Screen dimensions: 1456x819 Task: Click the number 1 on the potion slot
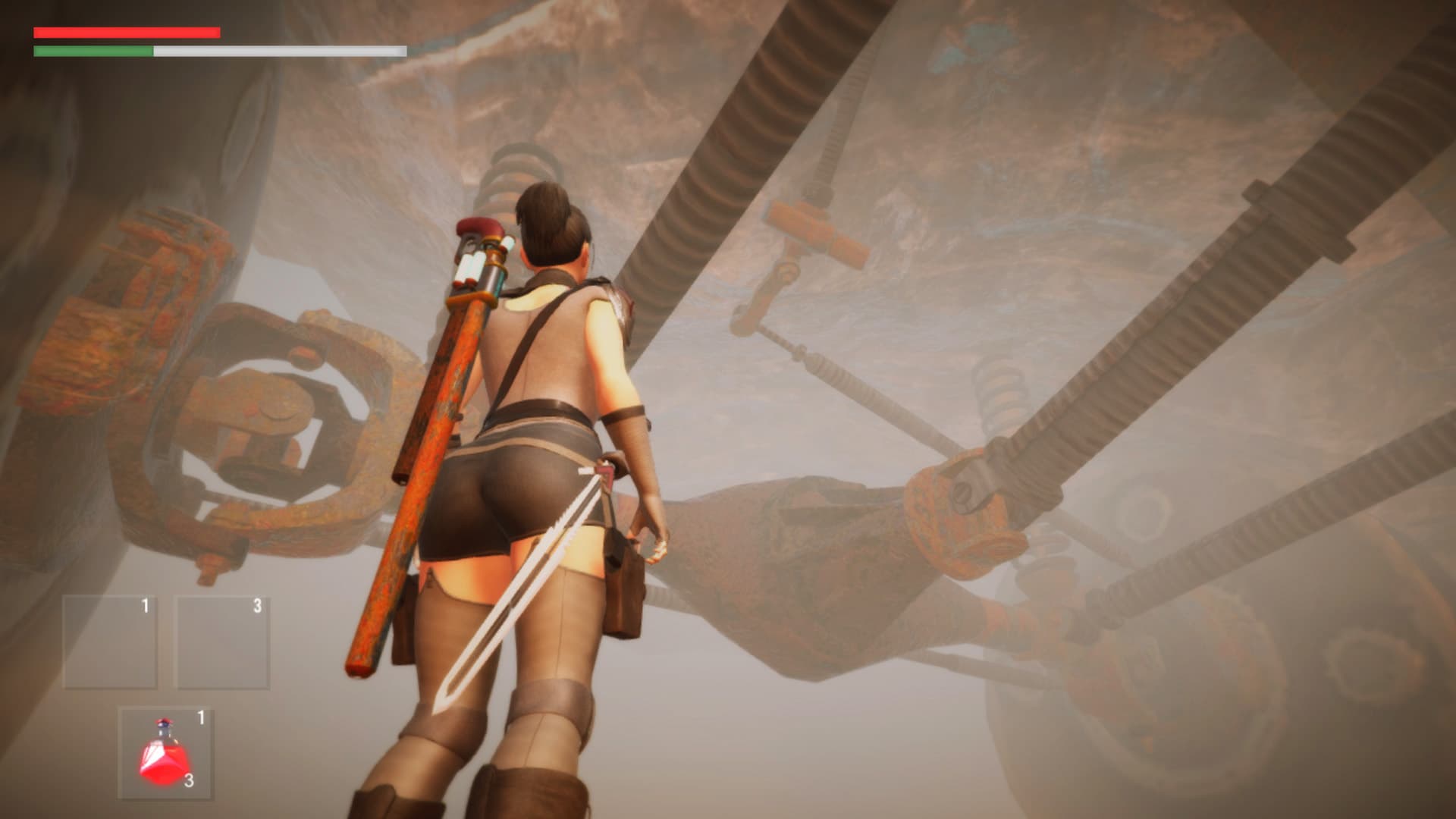[201, 717]
